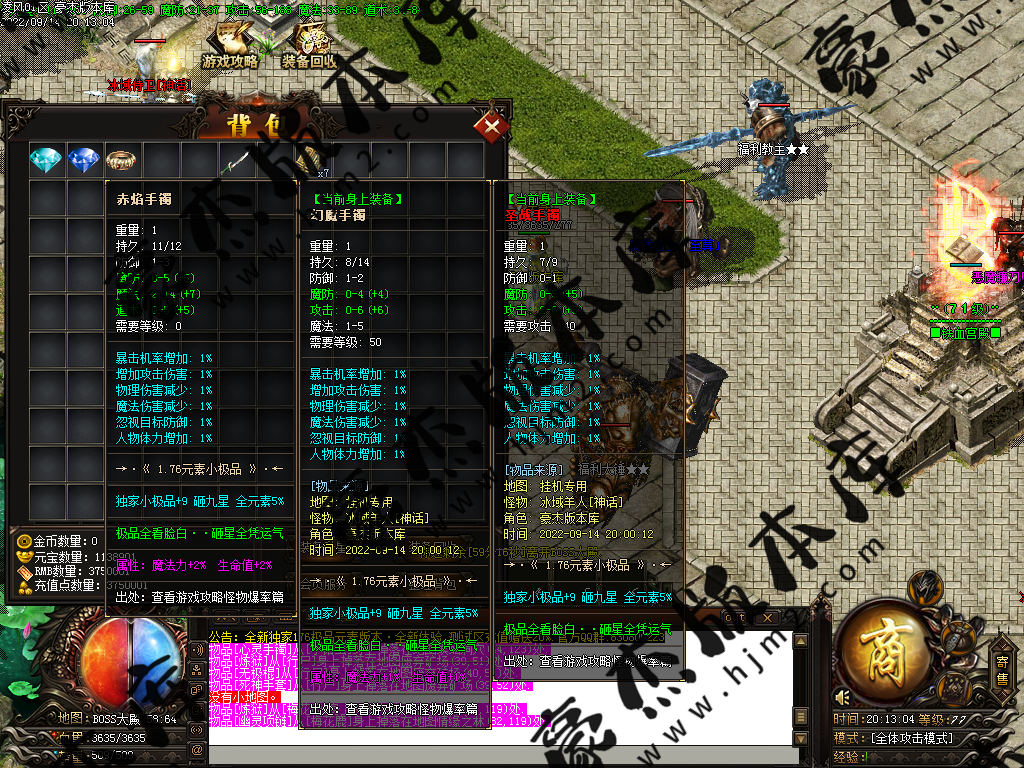
Task: Select the blue diamond in the backpack
Action: 84,160
